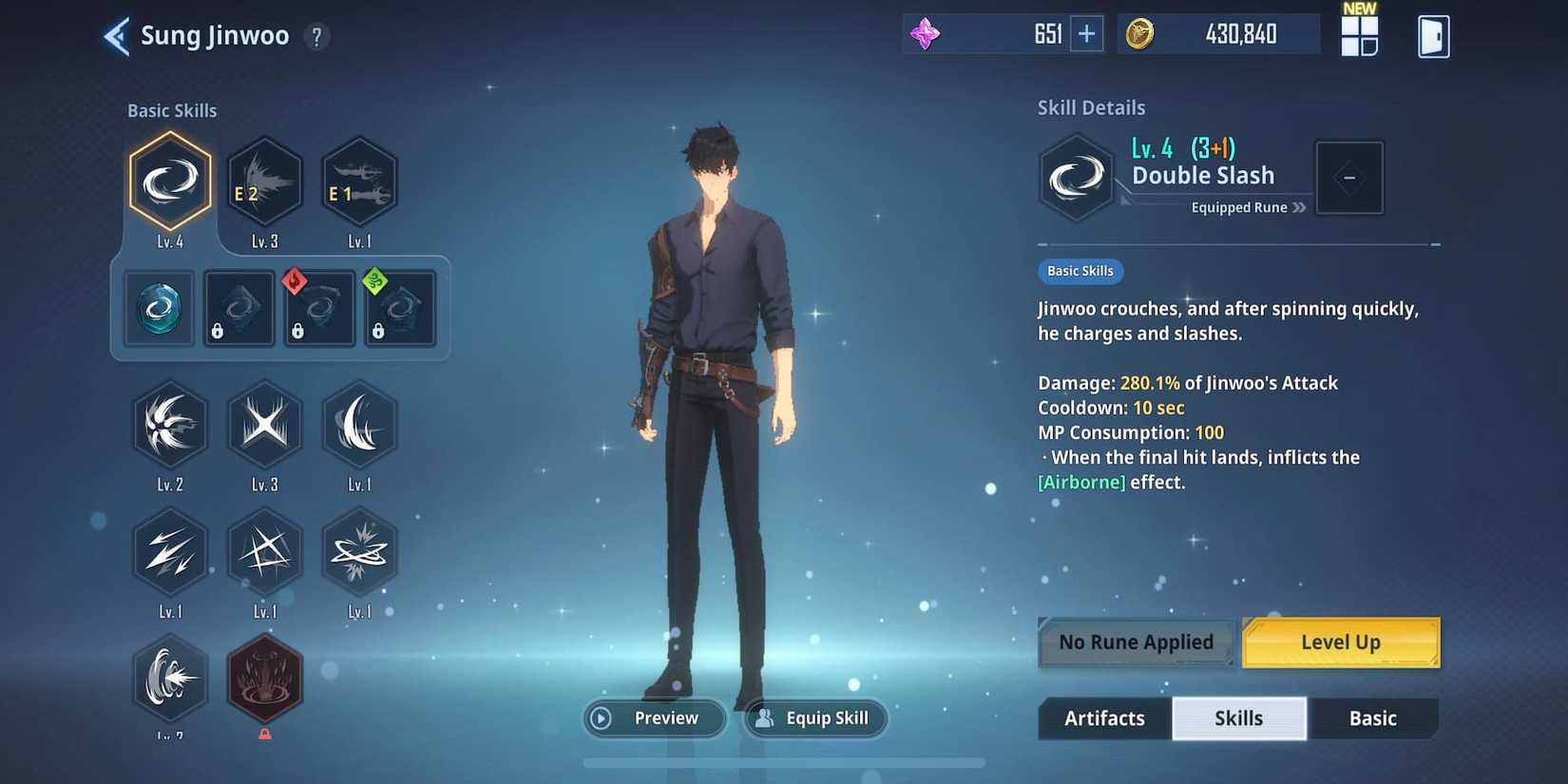1568x784 pixels.
Task: Select the locked wind rune variant
Action: pyautogui.click(x=400, y=307)
